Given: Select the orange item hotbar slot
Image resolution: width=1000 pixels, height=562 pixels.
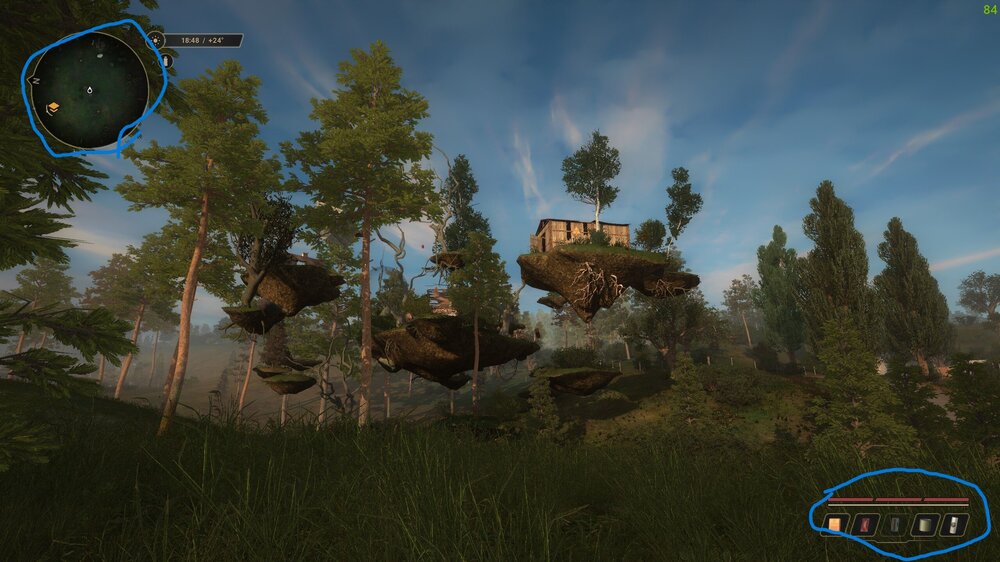Looking at the screenshot, I should coord(834,524).
